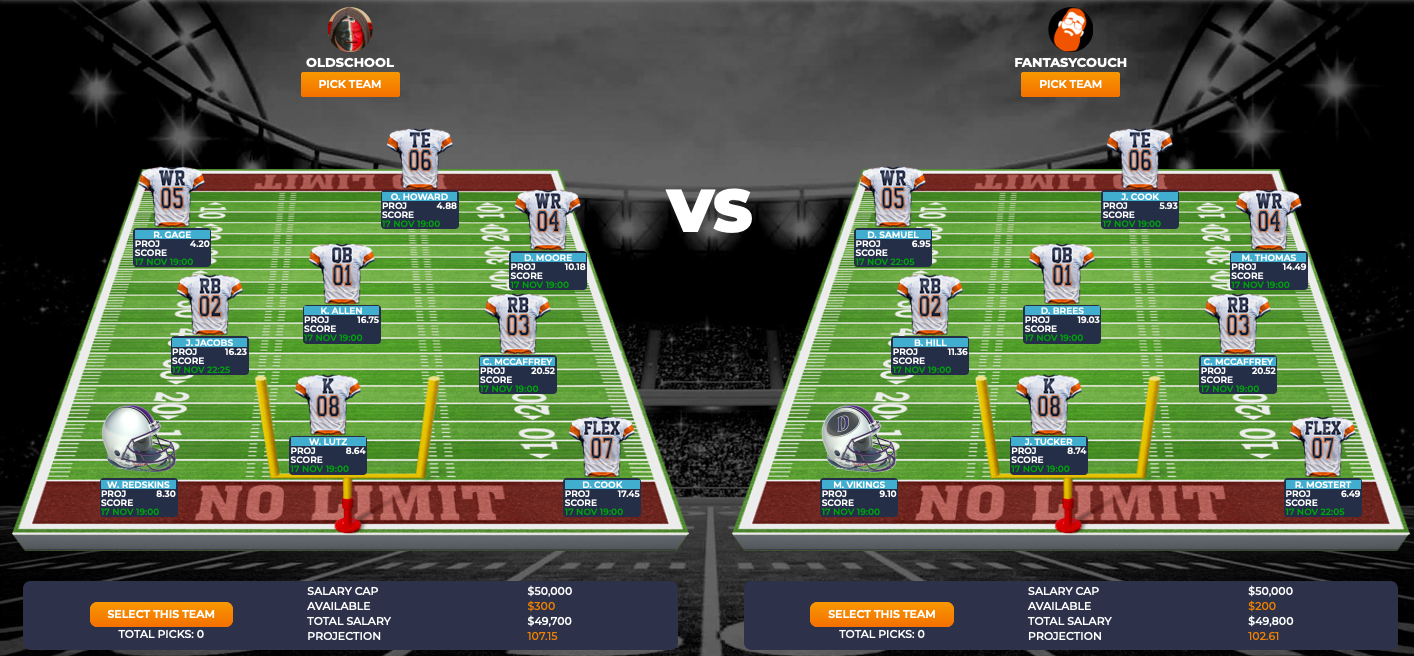The width and height of the screenshot is (1414, 656).
Task: Choose the W. Lutz kicker card
Action: pos(328,455)
